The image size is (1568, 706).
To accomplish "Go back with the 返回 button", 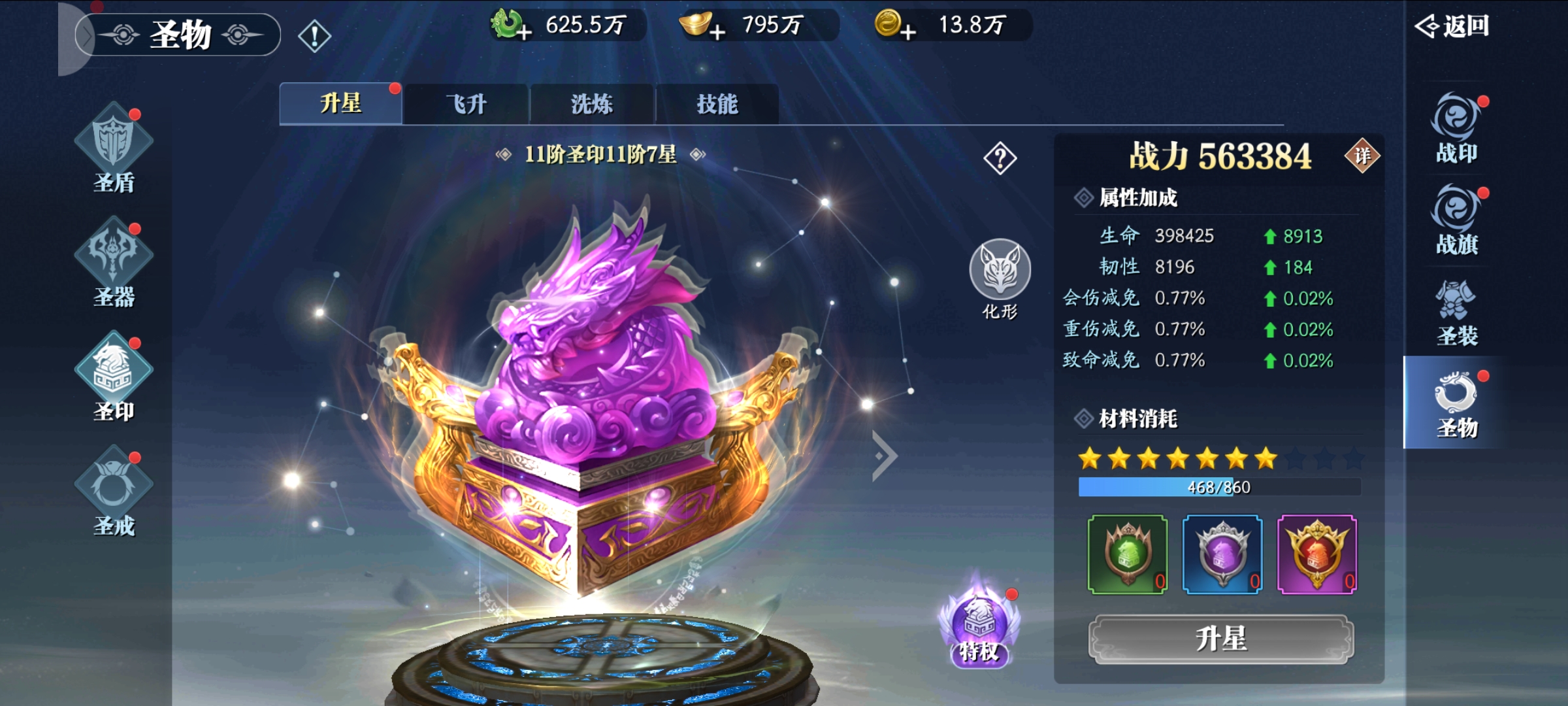I will click(1453, 26).
